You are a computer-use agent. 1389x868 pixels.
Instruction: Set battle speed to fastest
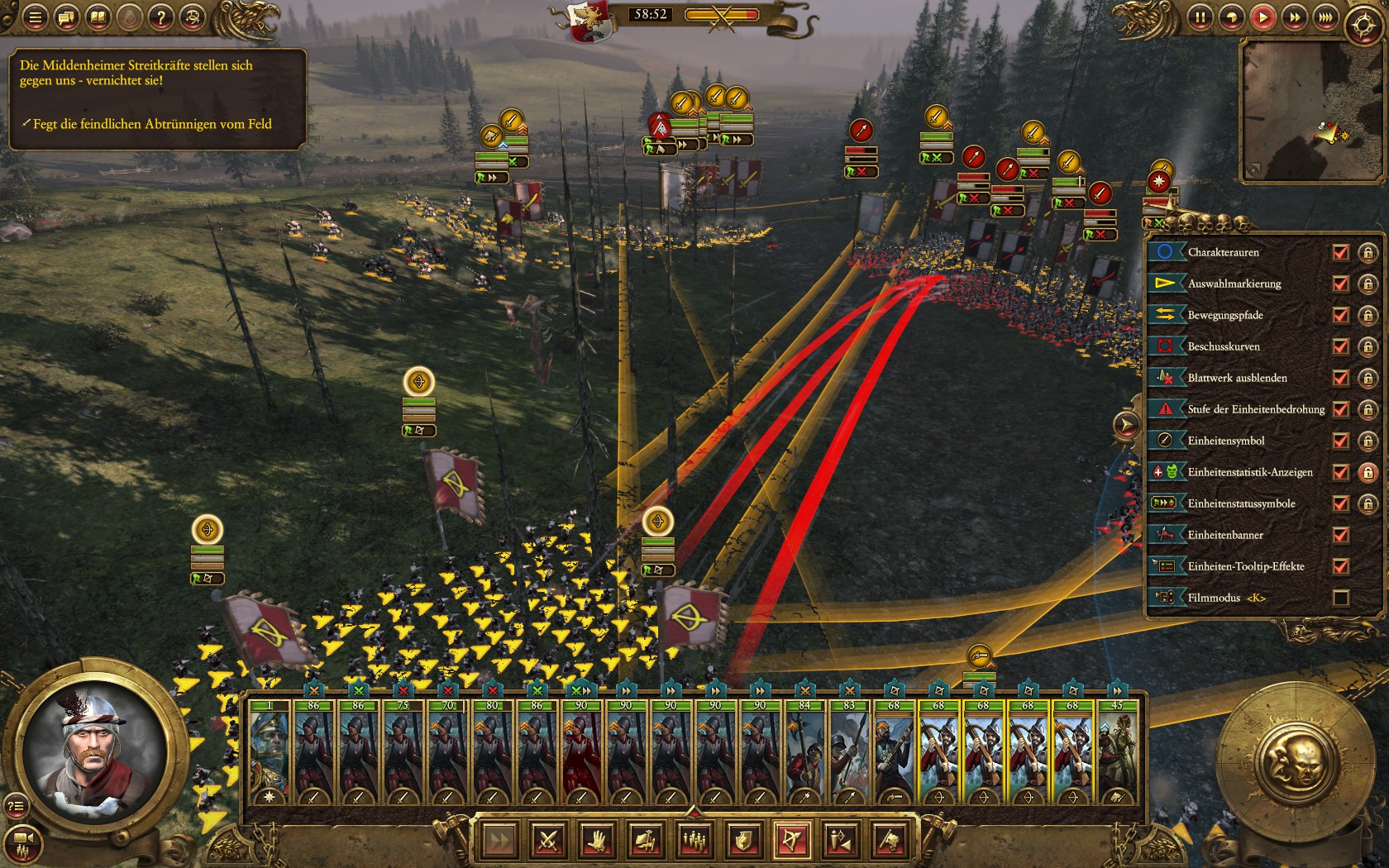1325,17
